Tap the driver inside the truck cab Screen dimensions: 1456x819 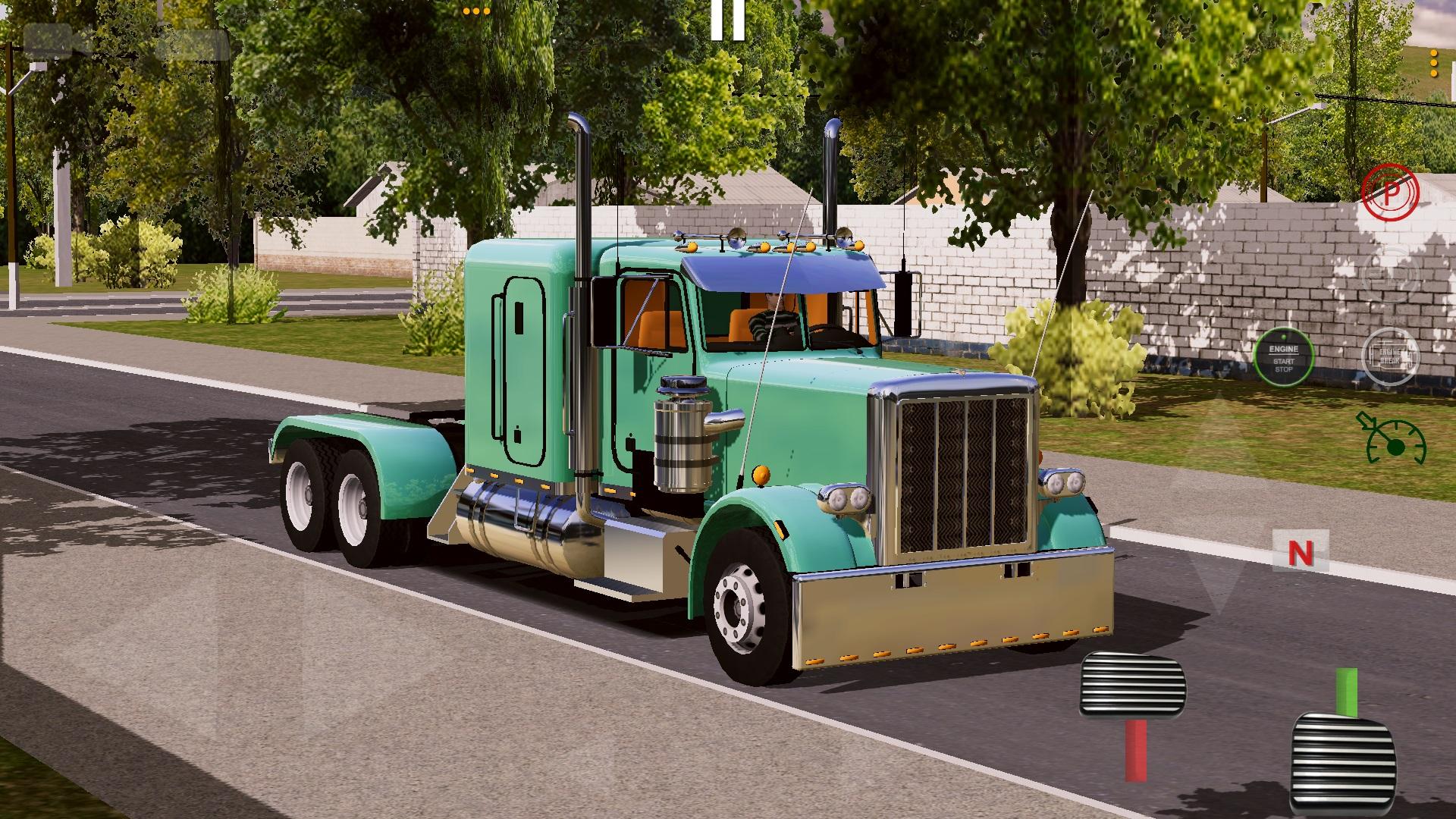(x=773, y=311)
